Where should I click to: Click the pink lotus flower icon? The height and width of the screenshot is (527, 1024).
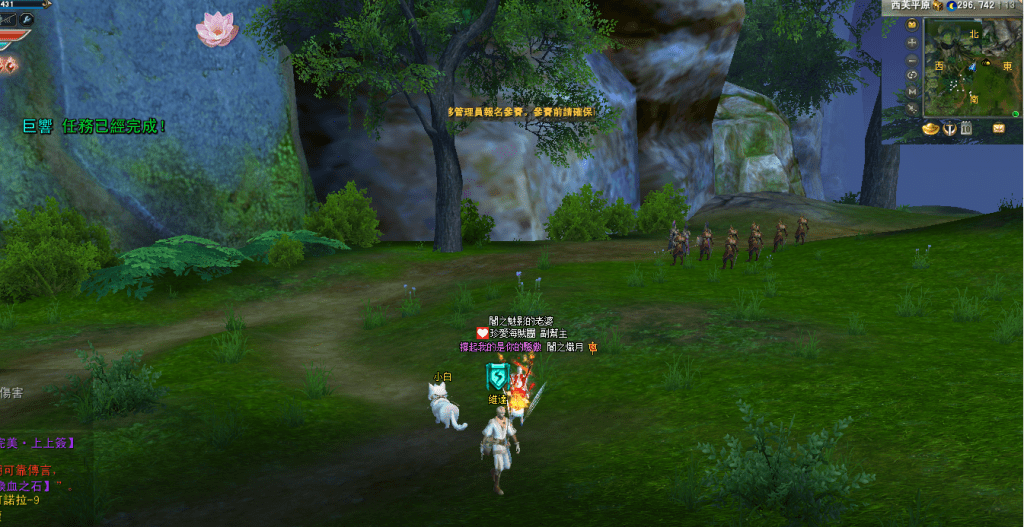coord(216,29)
